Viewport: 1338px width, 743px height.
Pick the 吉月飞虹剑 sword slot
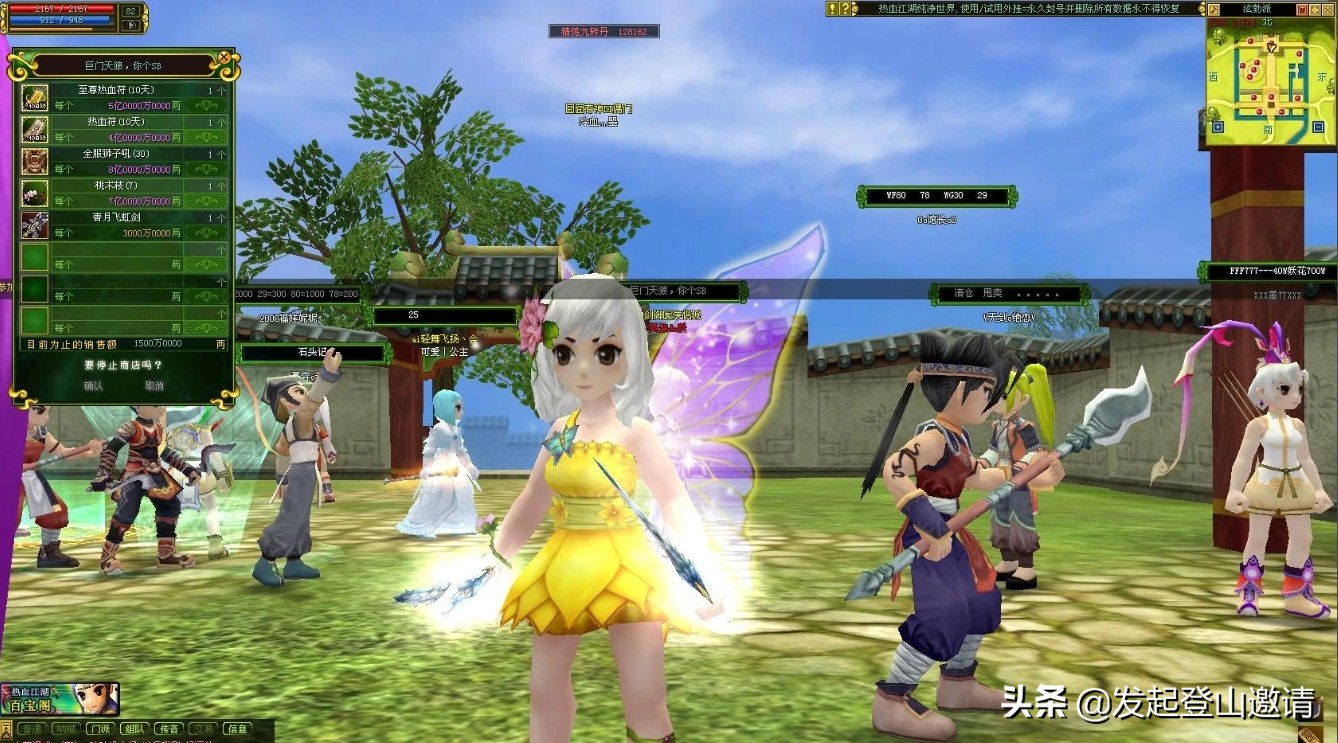(35, 225)
